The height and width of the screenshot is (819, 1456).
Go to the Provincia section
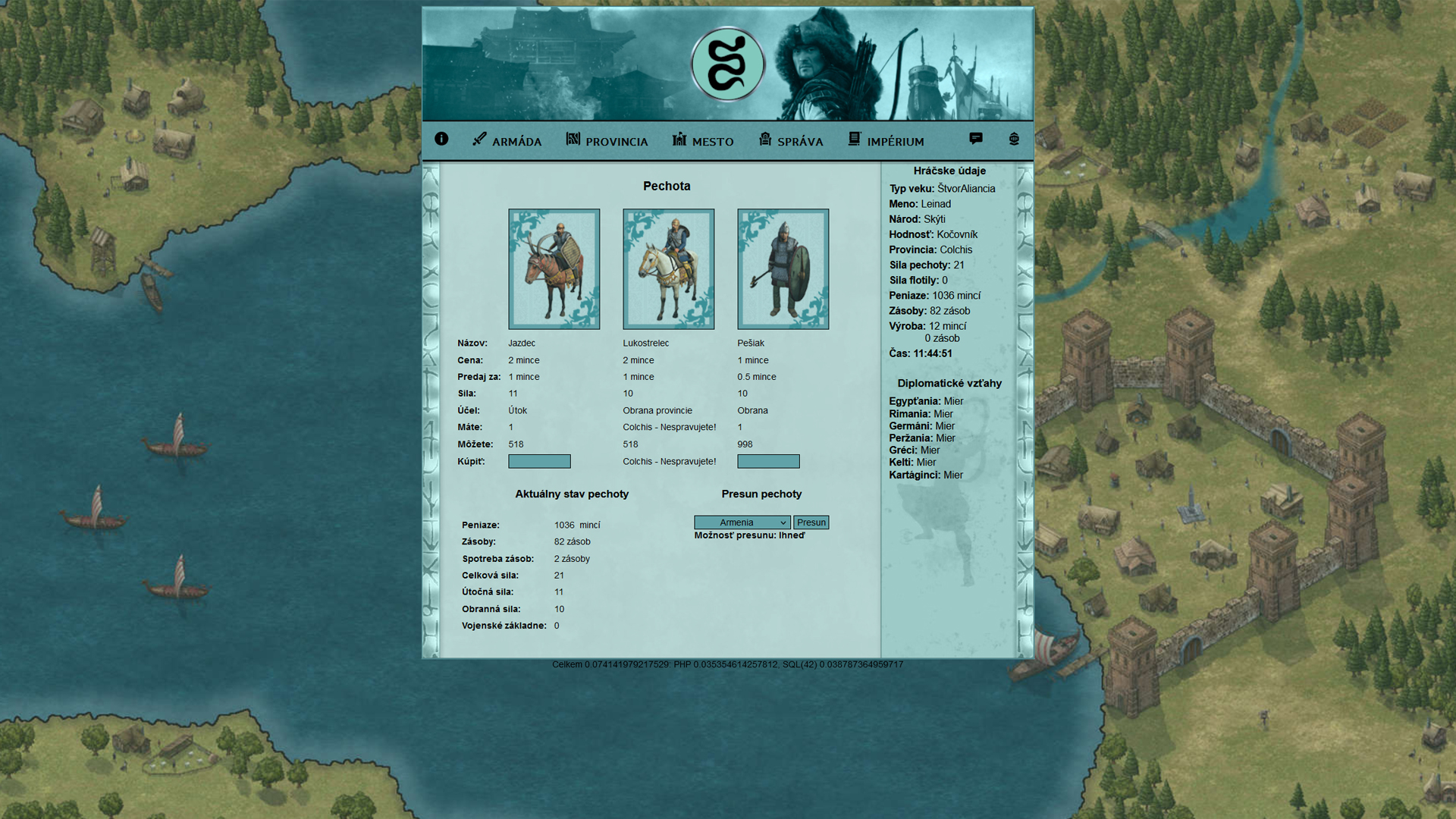(x=607, y=141)
